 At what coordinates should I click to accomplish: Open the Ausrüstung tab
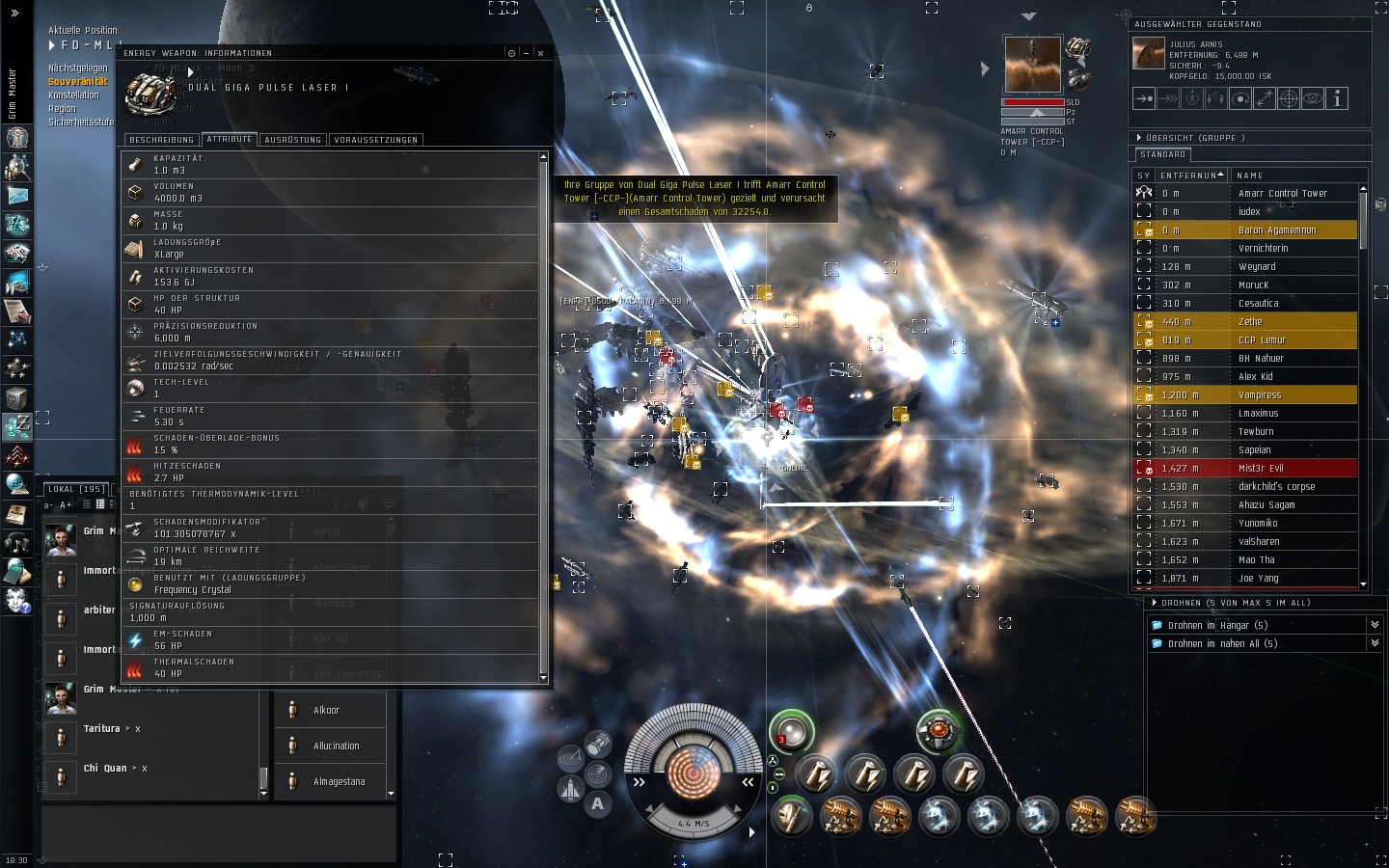[292, 140]
